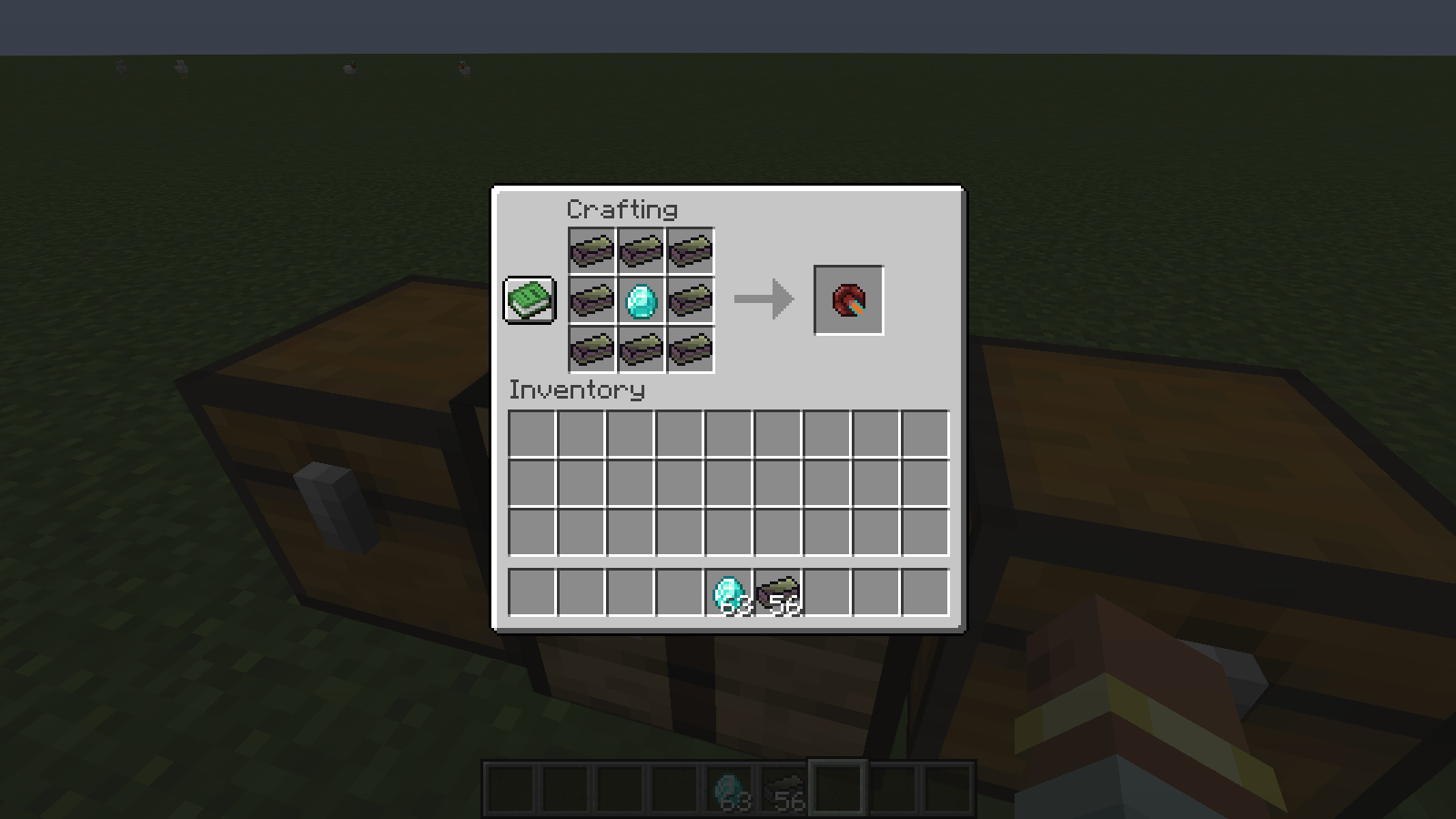This screenshot has height=819, width=1456.
Task: Grab the top-middle ingredient in the crafting grid
Action: (x=640, y=248)
